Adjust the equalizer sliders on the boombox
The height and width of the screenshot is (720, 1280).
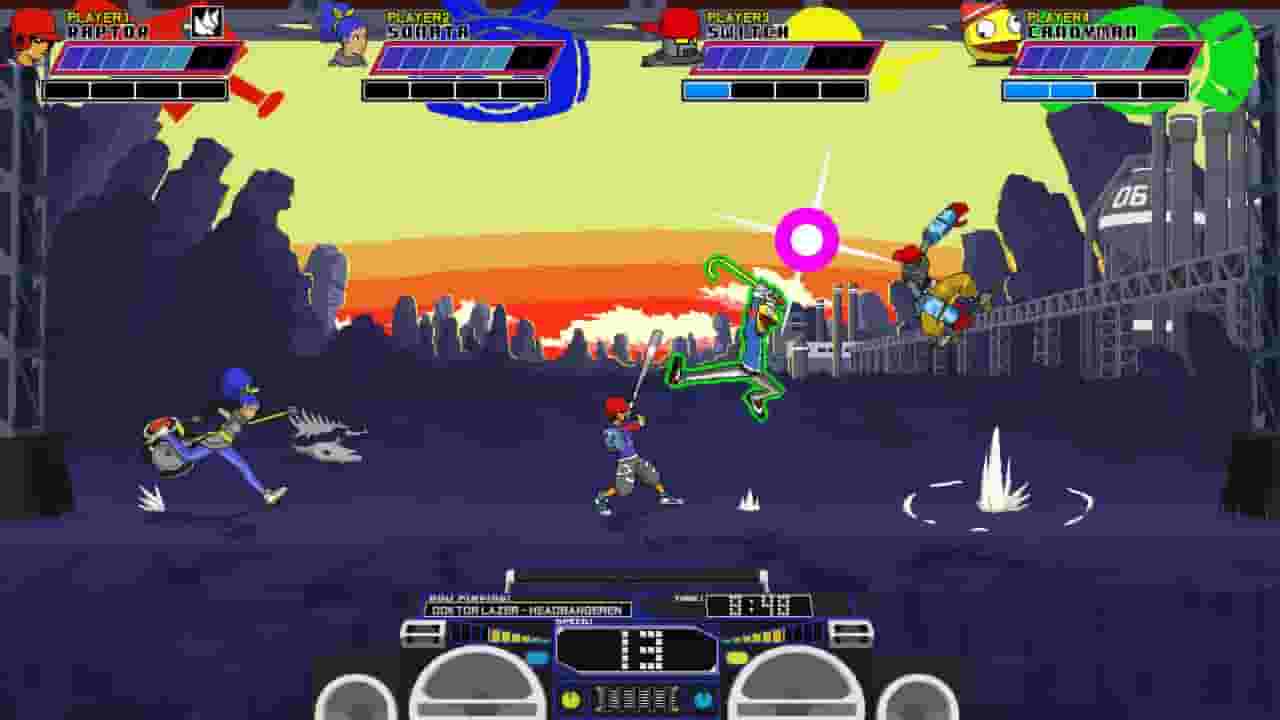637,700
